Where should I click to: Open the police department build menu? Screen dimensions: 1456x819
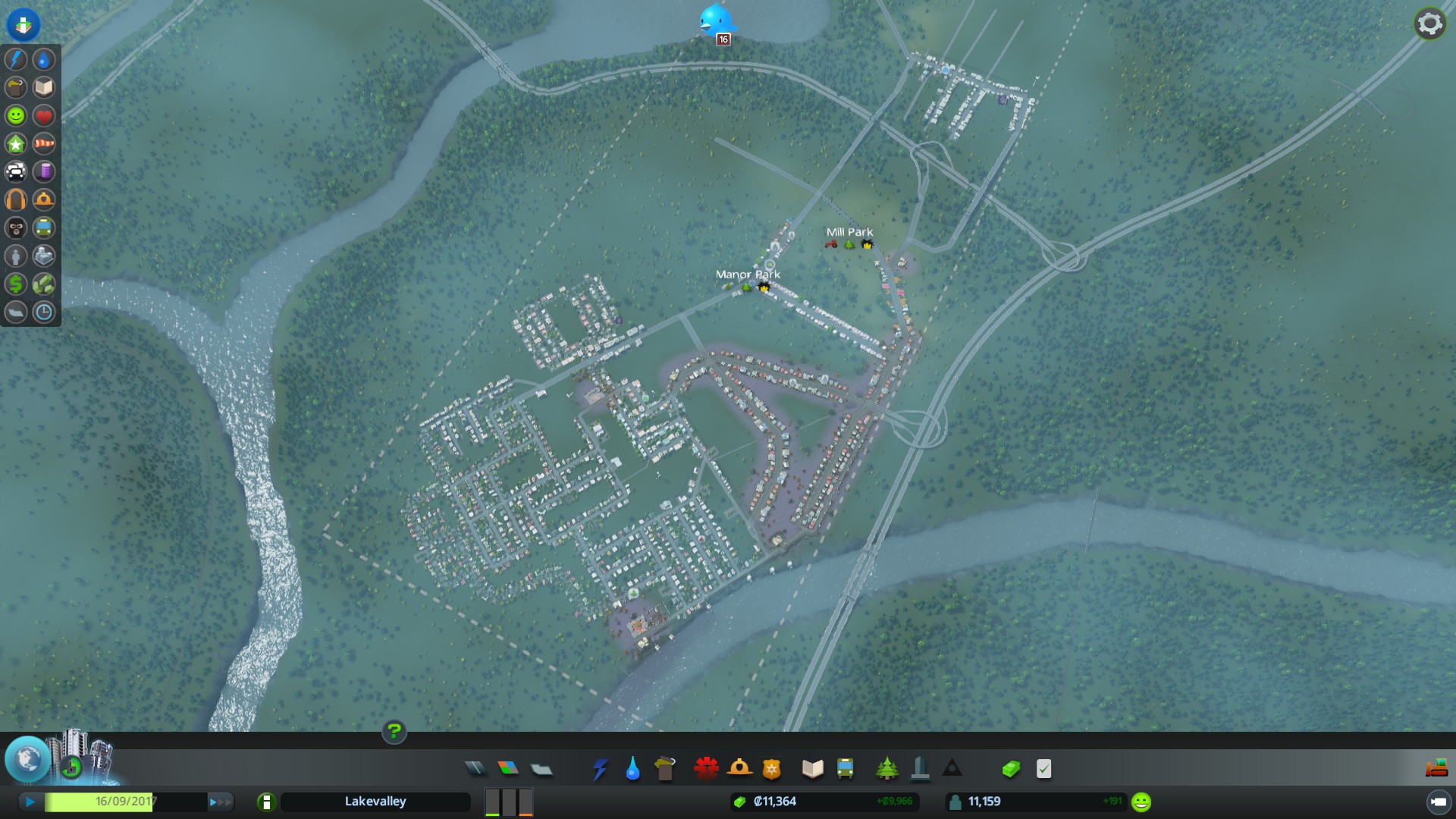[x=771, y=769]
